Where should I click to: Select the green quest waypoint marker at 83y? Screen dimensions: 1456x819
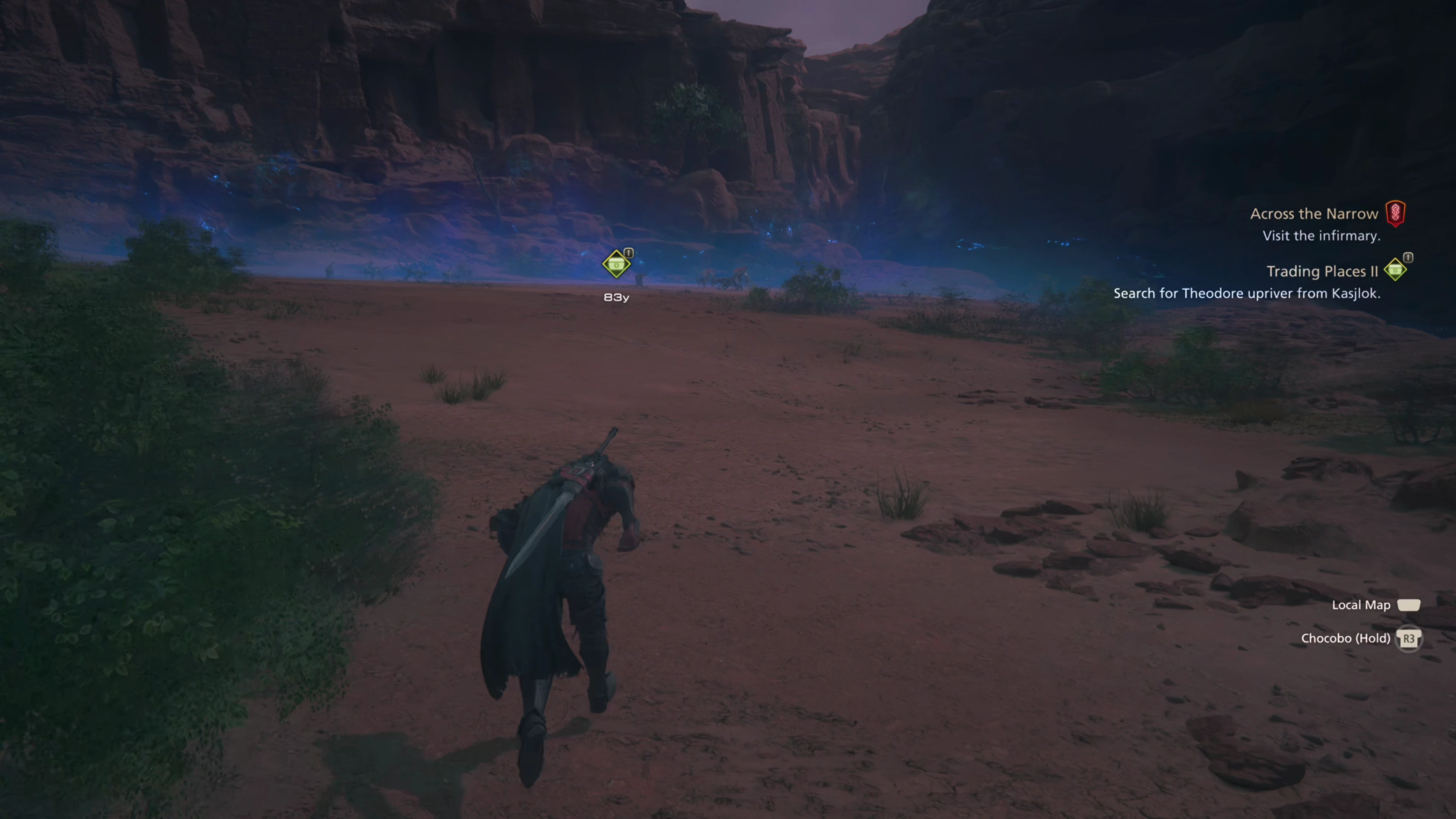pyautogui.click(x=616, y=265)
